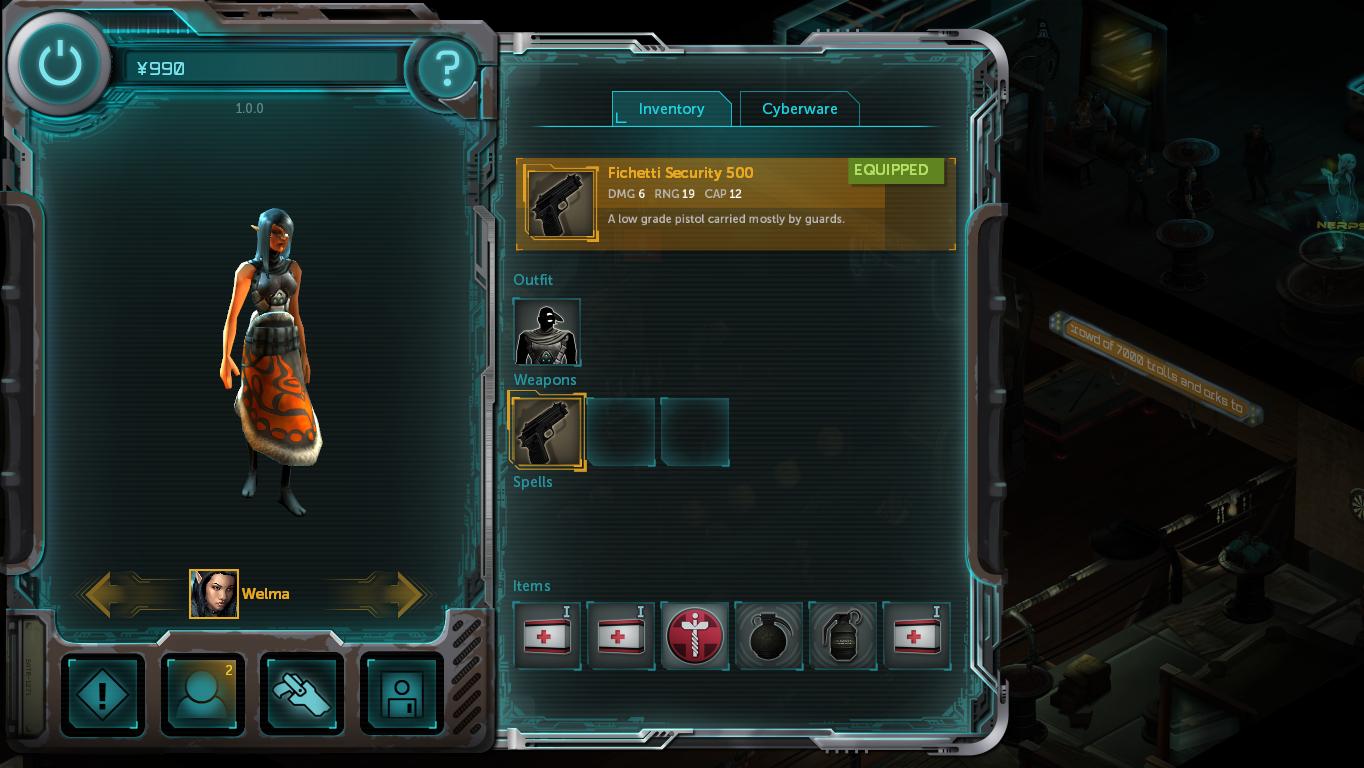The image size is (1364, 768).
Task: Select the red caduceus item
Action: point(694,636)
